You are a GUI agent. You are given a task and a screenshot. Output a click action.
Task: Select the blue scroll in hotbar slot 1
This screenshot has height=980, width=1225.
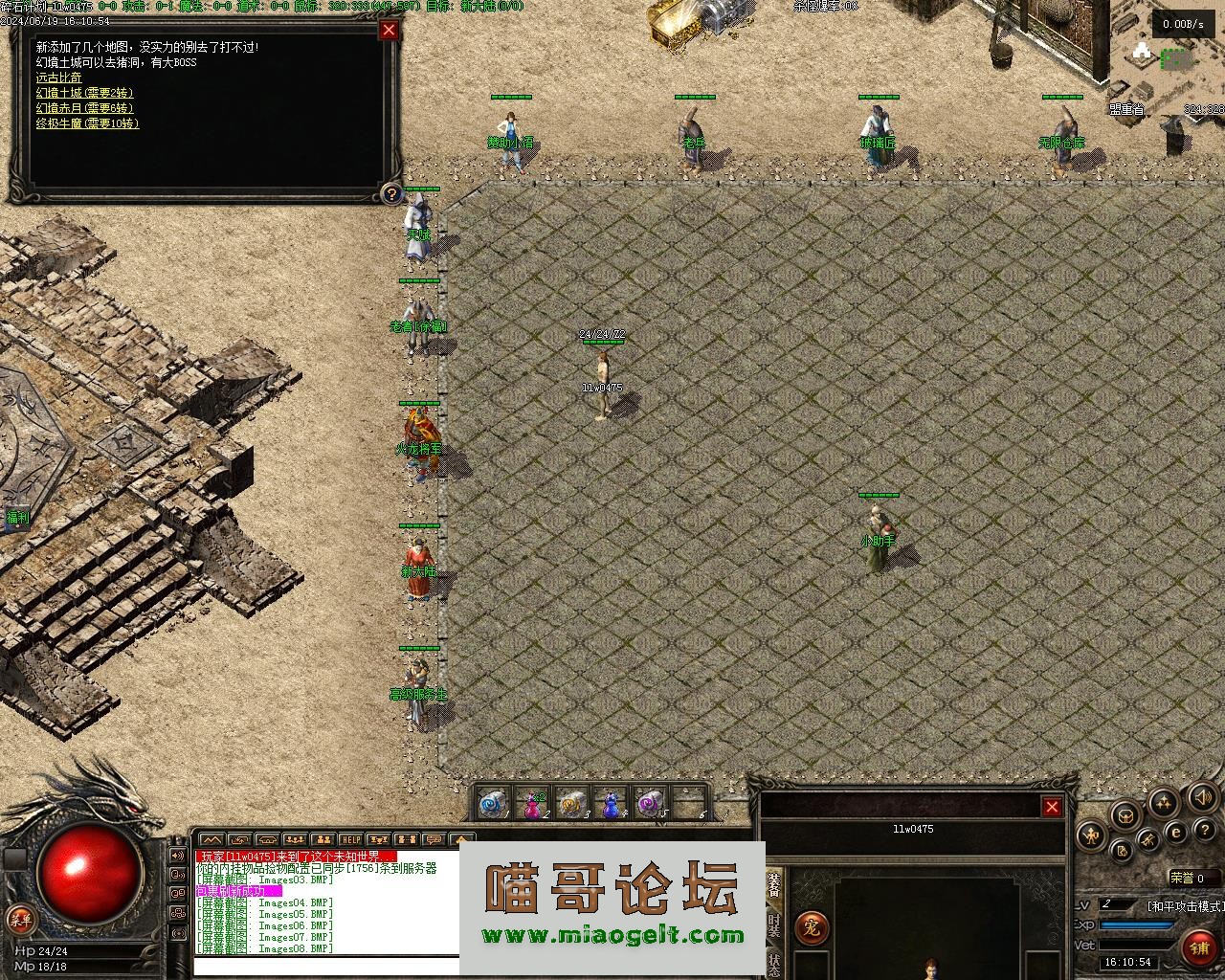coord(494,805)
